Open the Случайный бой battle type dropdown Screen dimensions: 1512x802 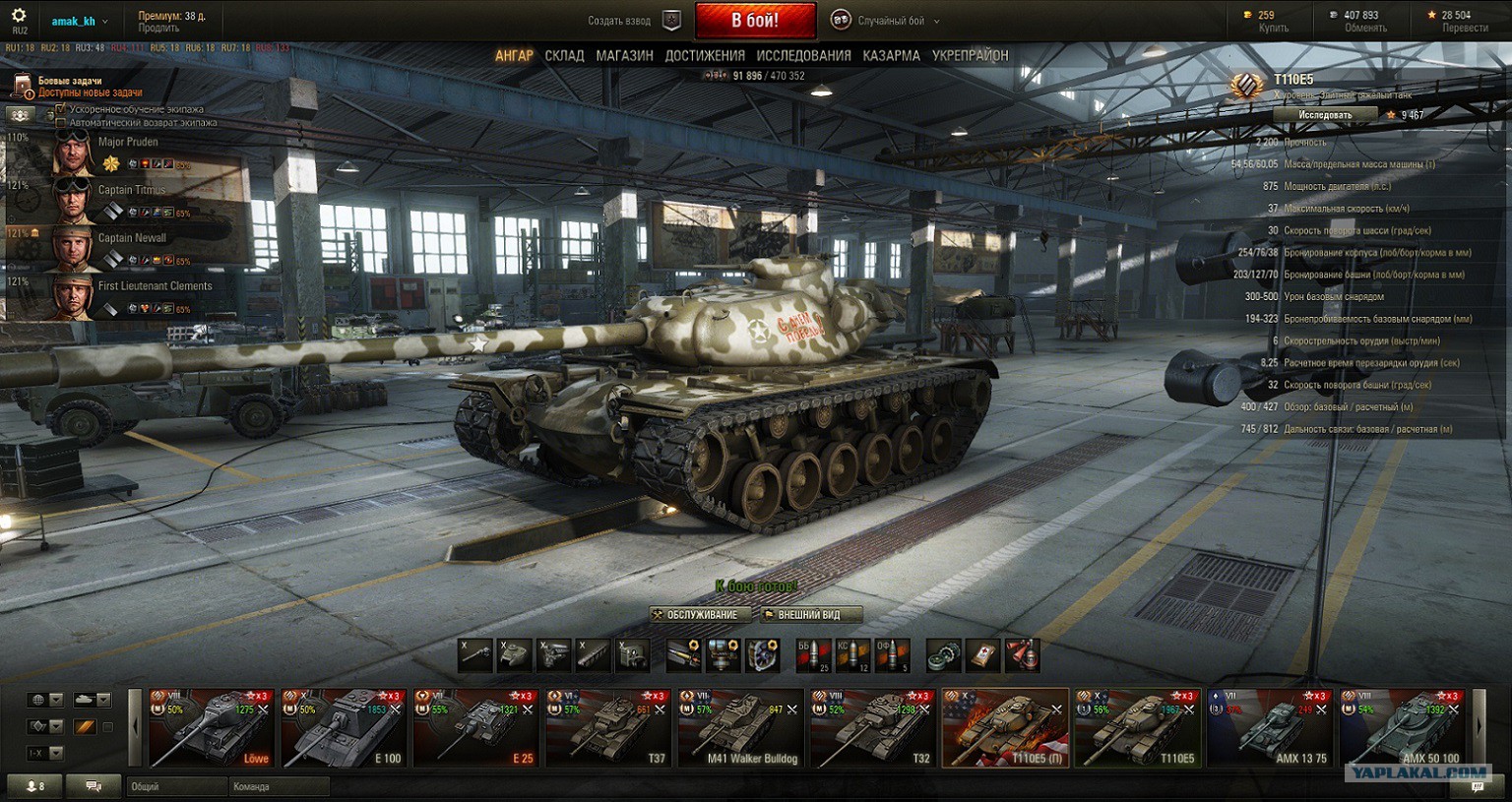pyautogui.click(x=886, y=21)
